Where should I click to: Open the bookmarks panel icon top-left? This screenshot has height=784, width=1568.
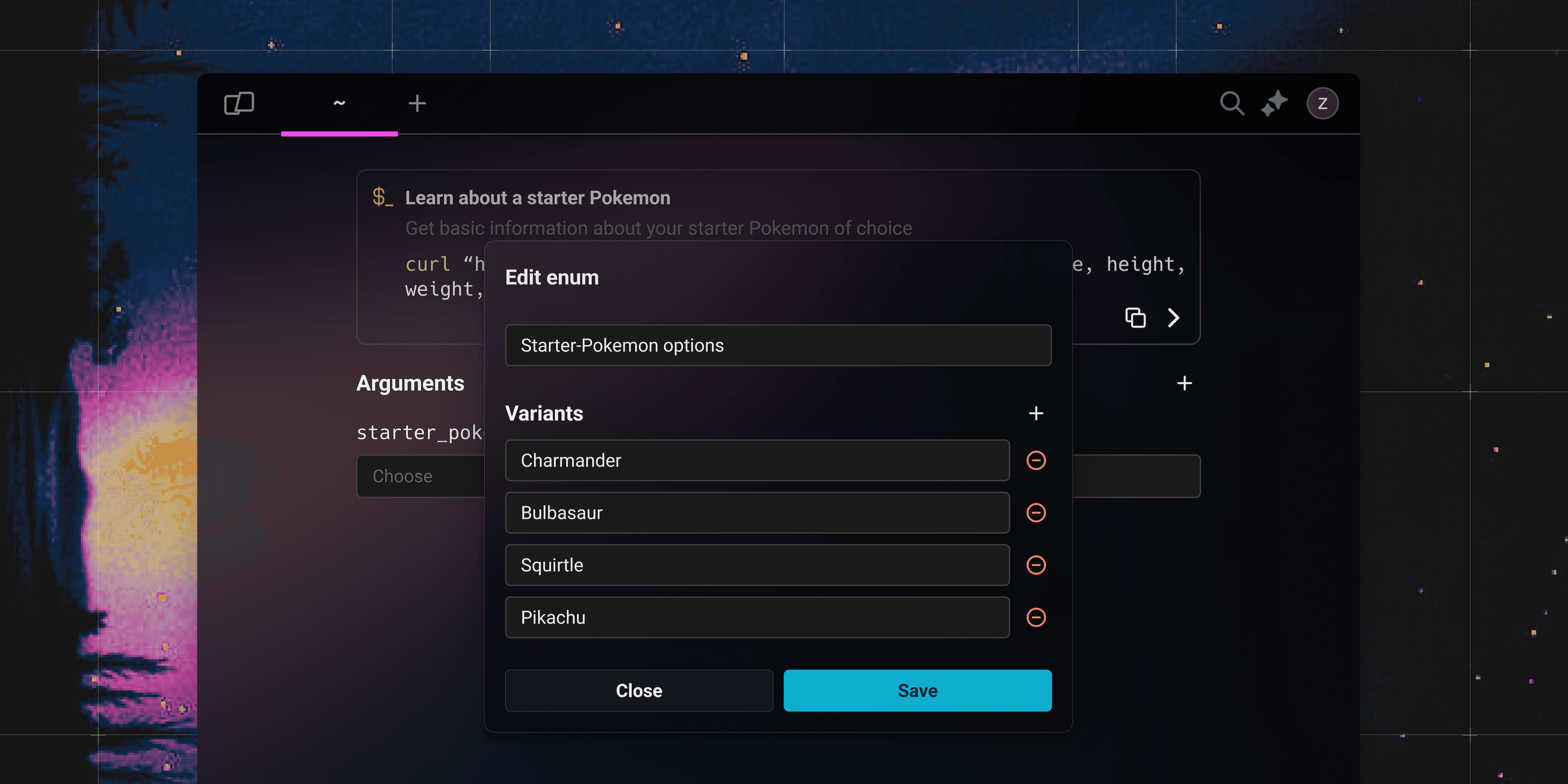tap(239, 103)
